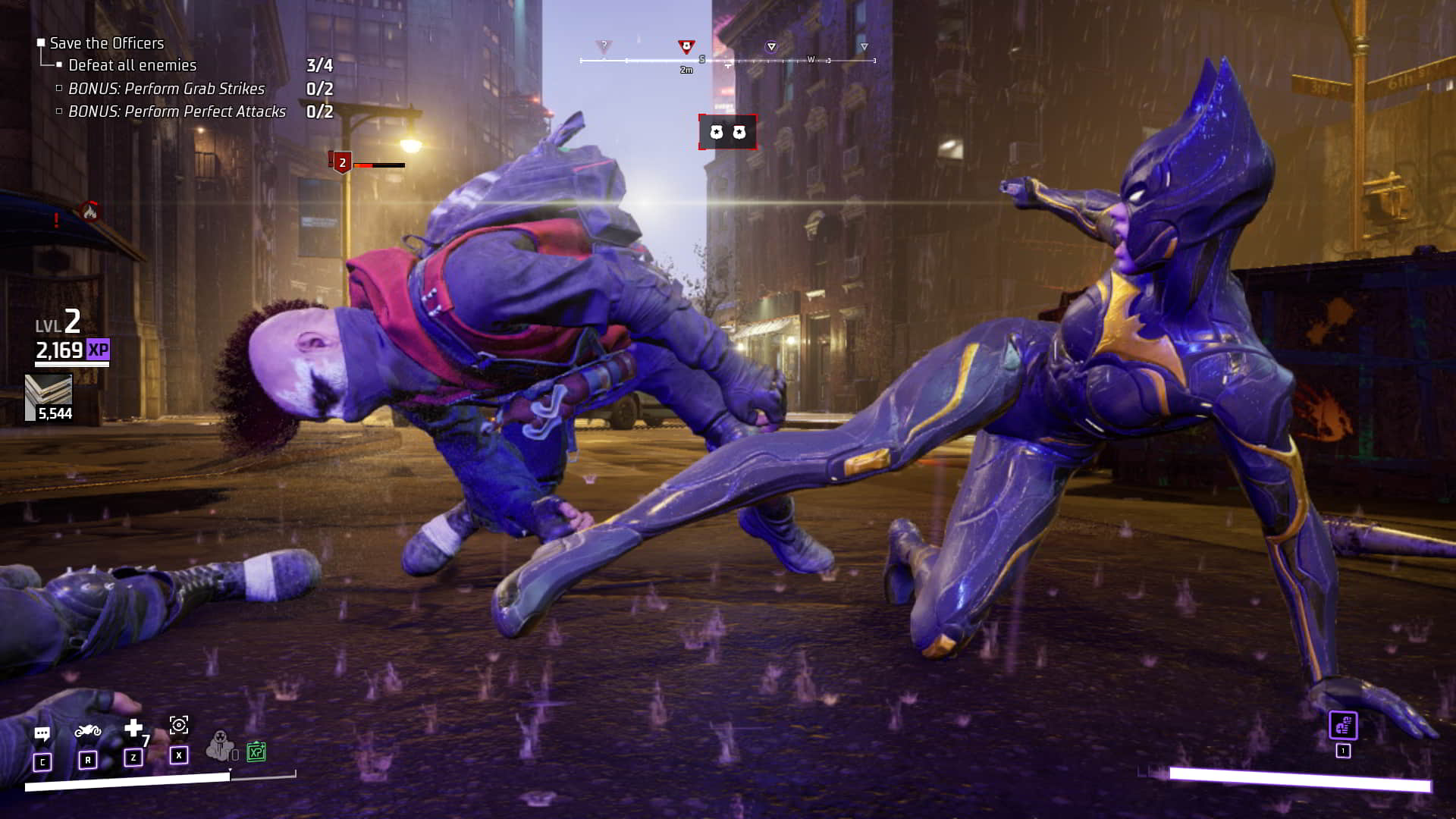
Task: Click the Save the Officers objective title
Action: pyautogui.click(x=106, y=43)
